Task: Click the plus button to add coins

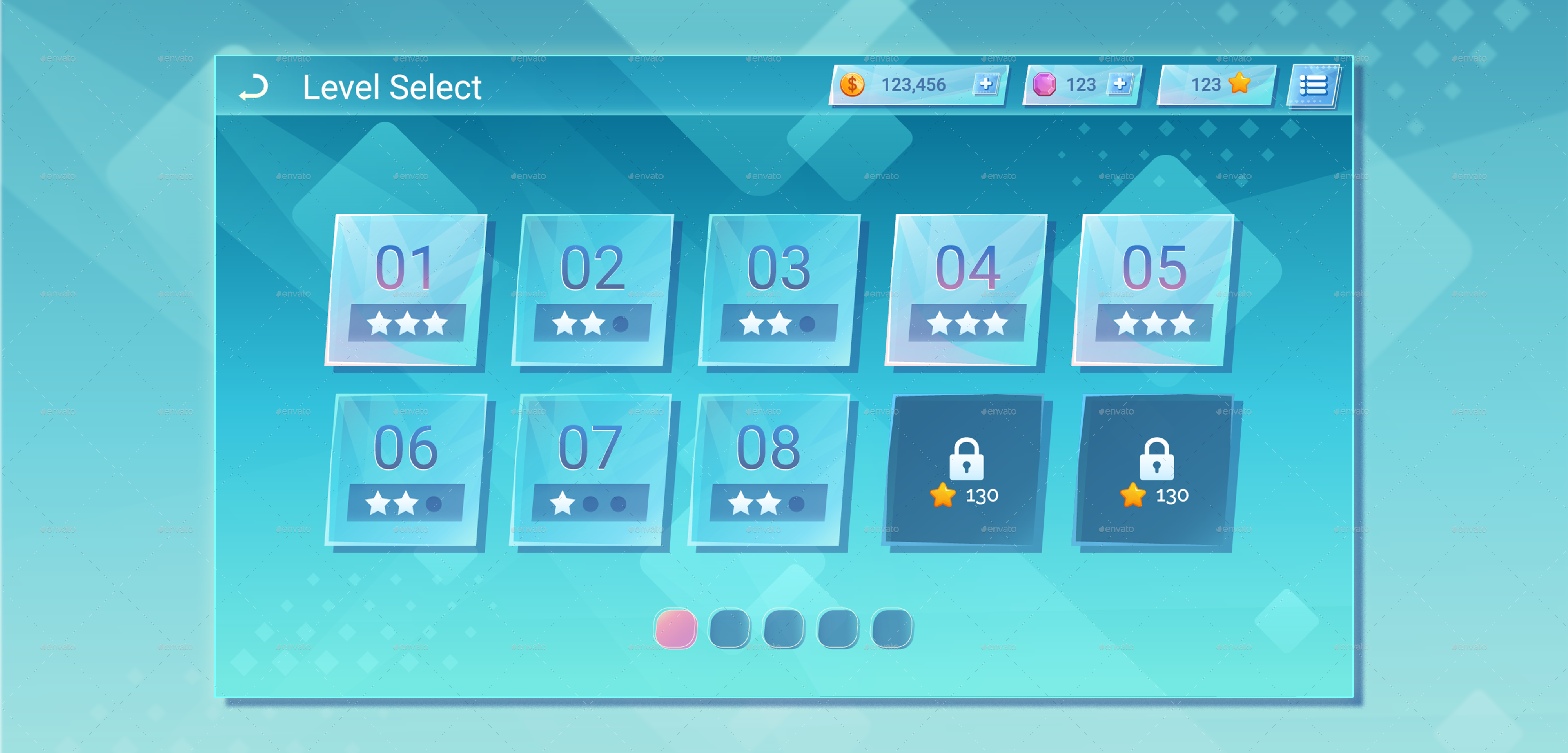Action: pyautogui.click(x=986, y=85)
